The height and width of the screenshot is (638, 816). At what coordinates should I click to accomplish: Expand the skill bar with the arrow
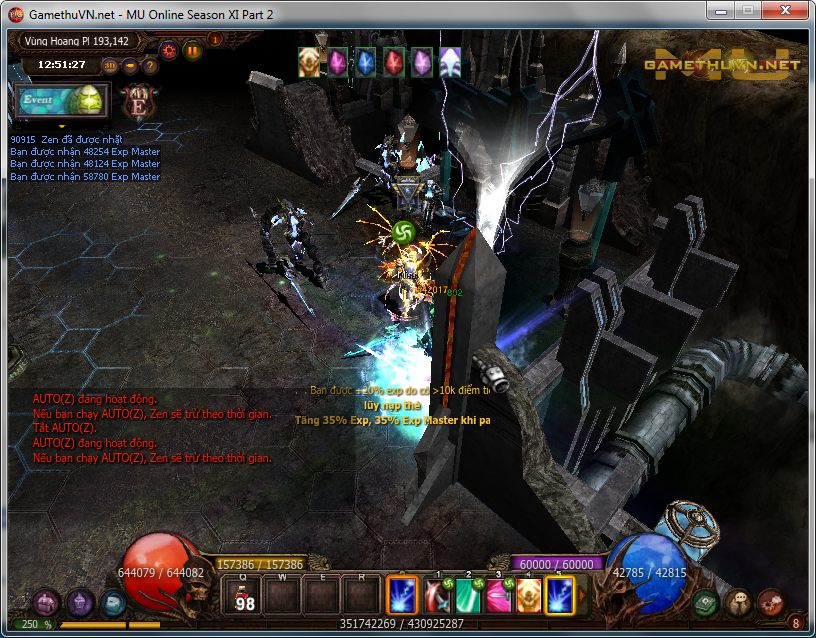[580, 596]
